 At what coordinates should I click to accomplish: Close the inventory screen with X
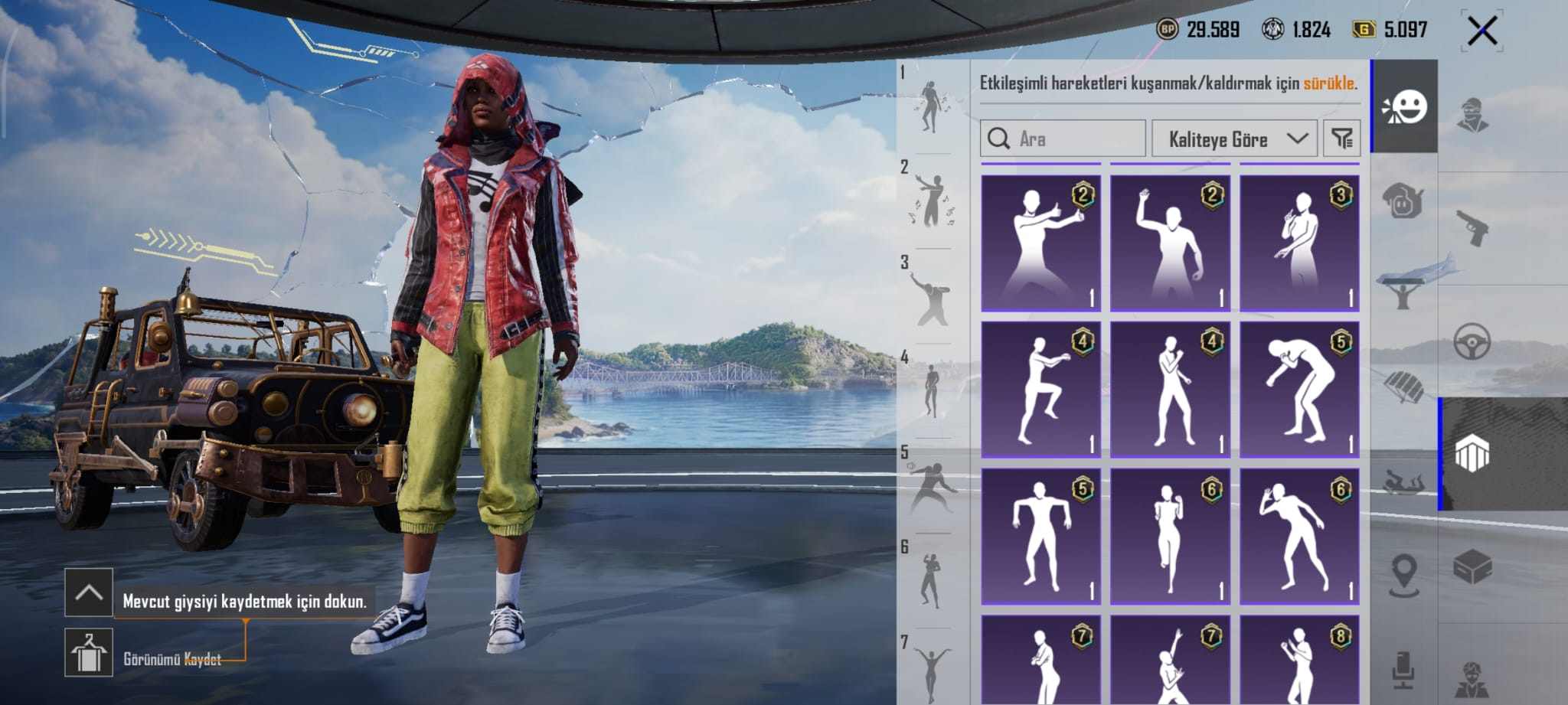[1482, 31]
